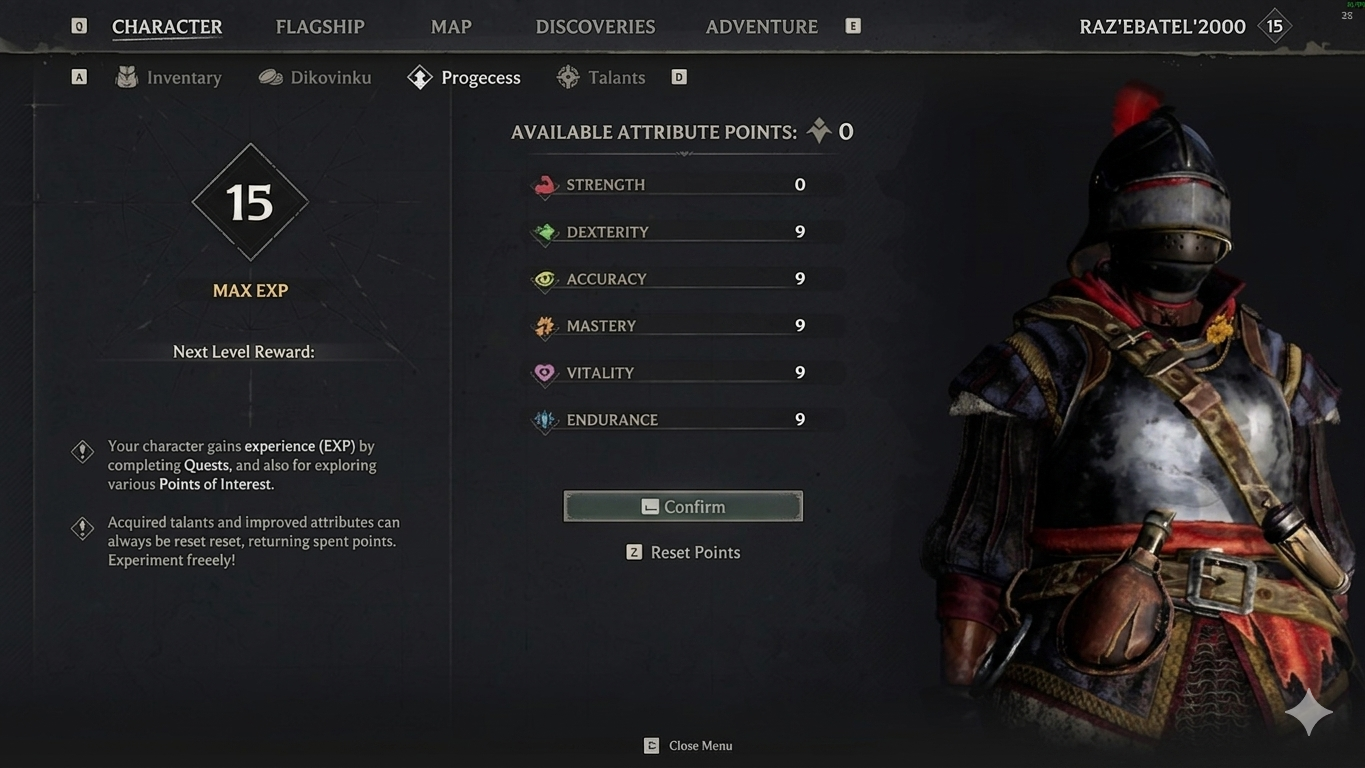Viewport: 1365px width, 768px height.
Task: Click the Accuracy attribute row
Action: pos(685,279)
